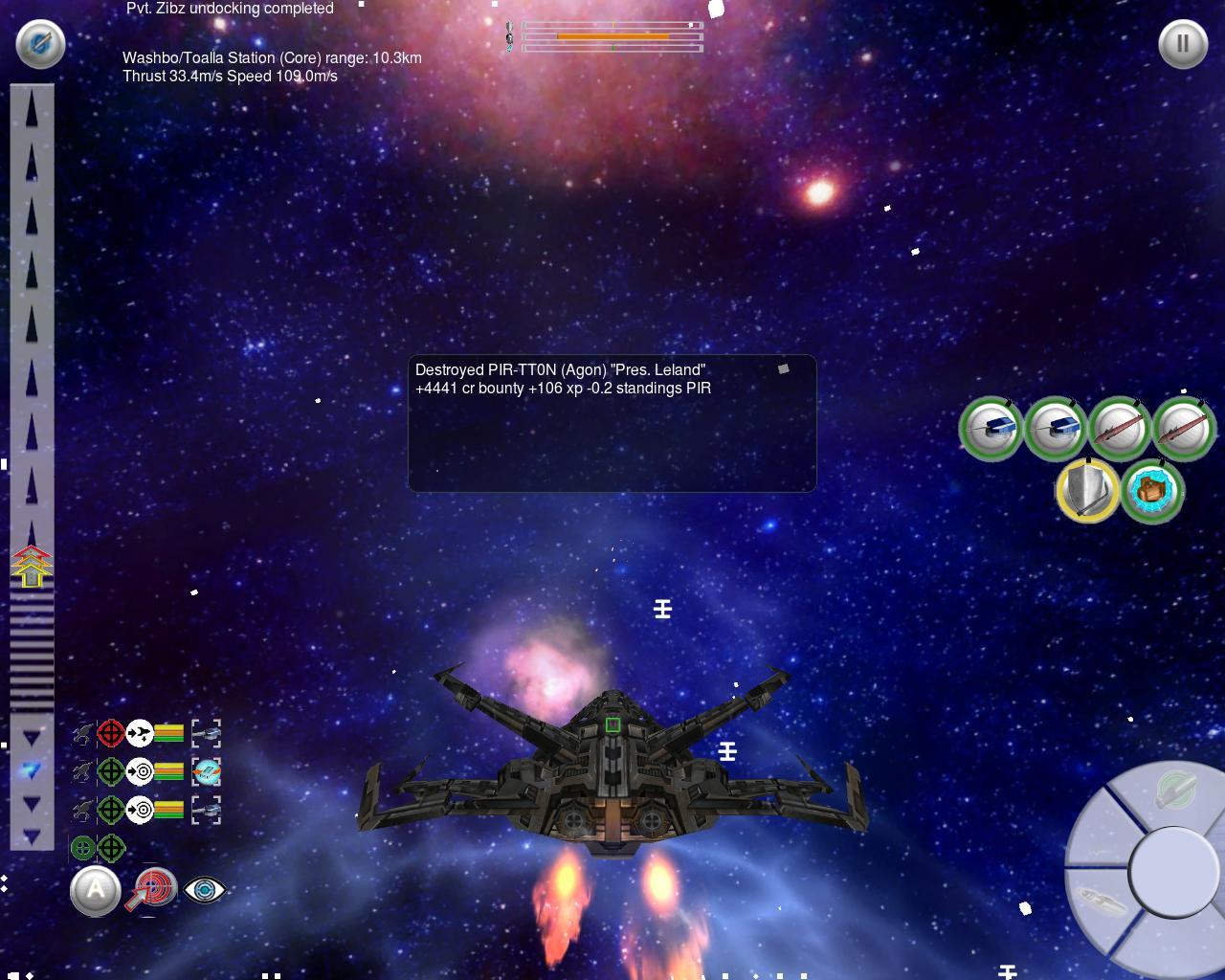
Task: Toggle the eye view icon
Action: (x=204, y=890)
